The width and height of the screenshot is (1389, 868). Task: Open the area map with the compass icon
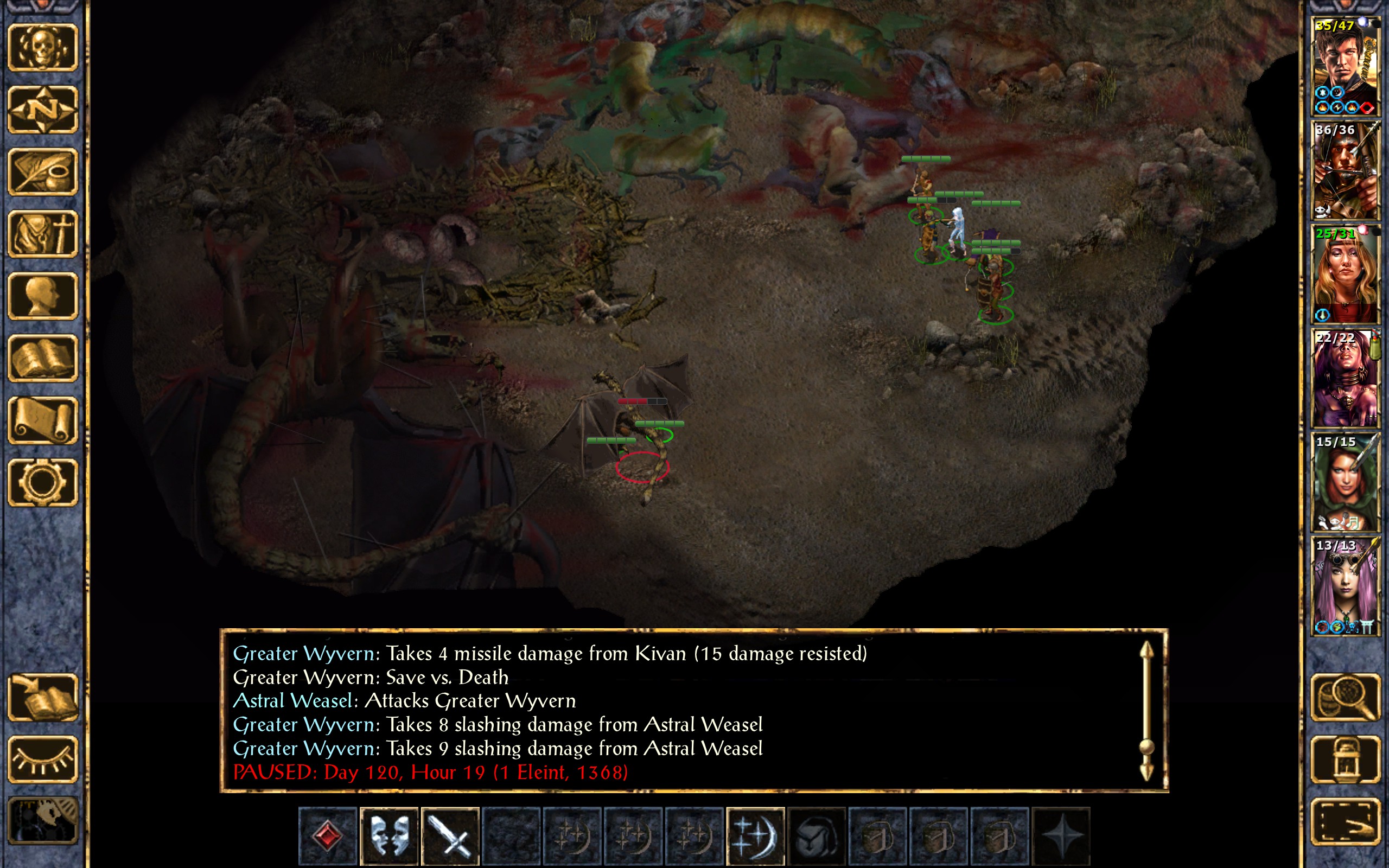[x=43, y=110]
